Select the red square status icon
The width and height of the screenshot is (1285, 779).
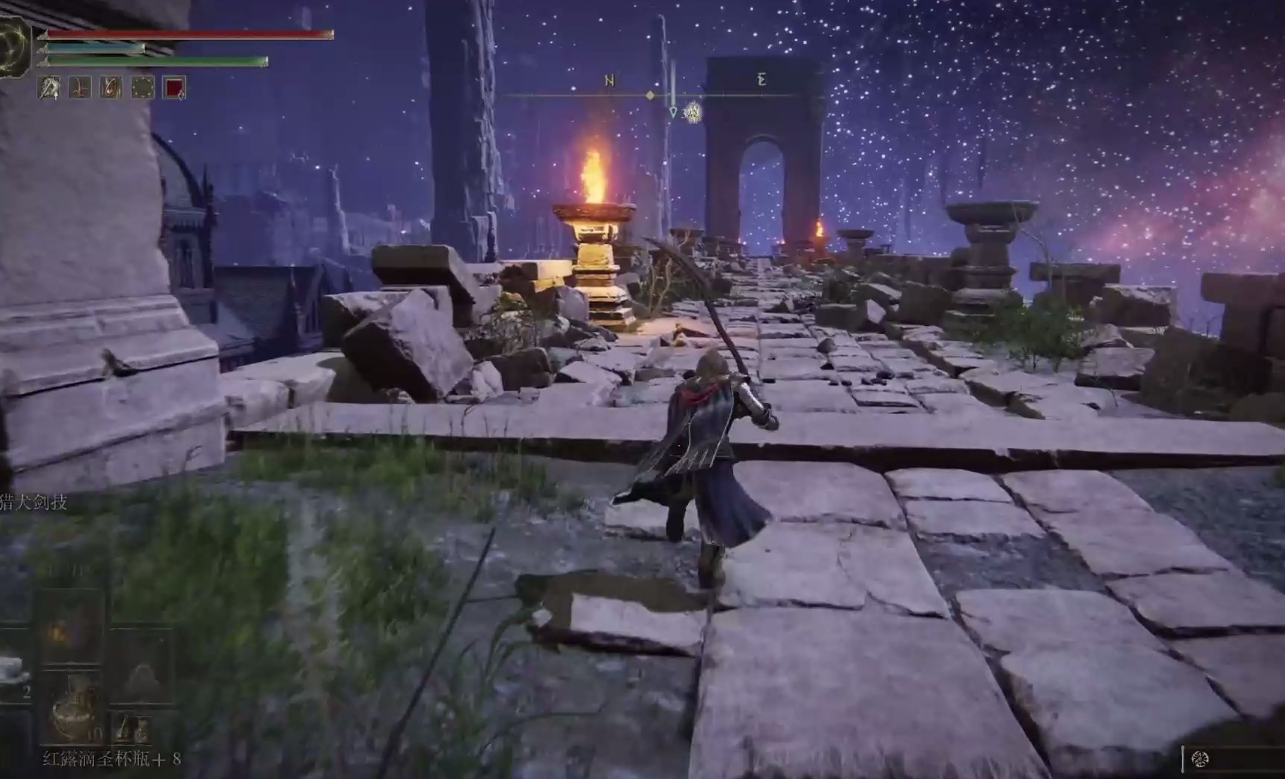click(x=174, y=88)
